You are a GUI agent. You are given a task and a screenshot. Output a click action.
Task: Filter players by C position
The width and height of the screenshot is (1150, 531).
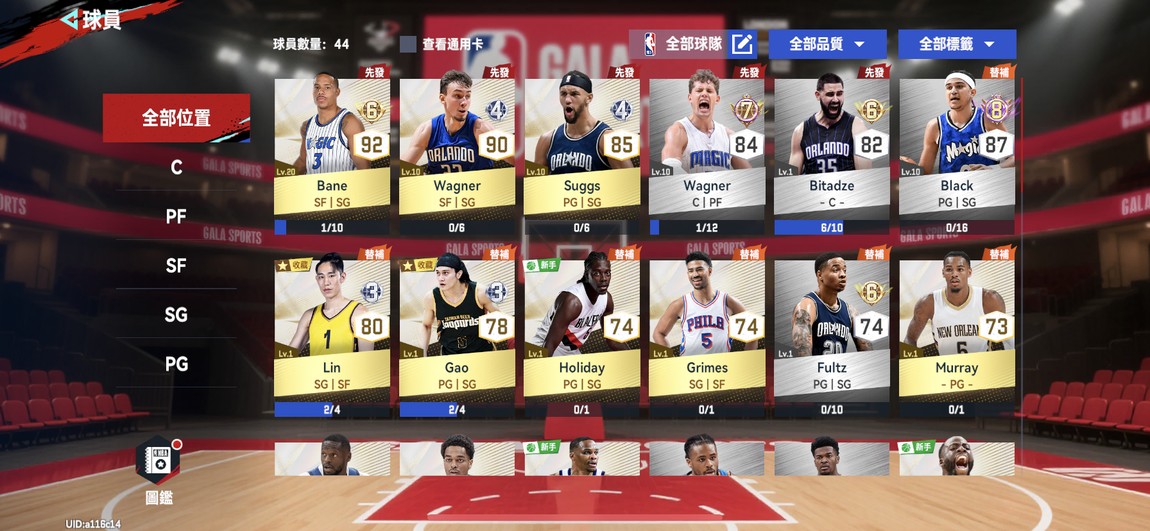coord(176,167)
